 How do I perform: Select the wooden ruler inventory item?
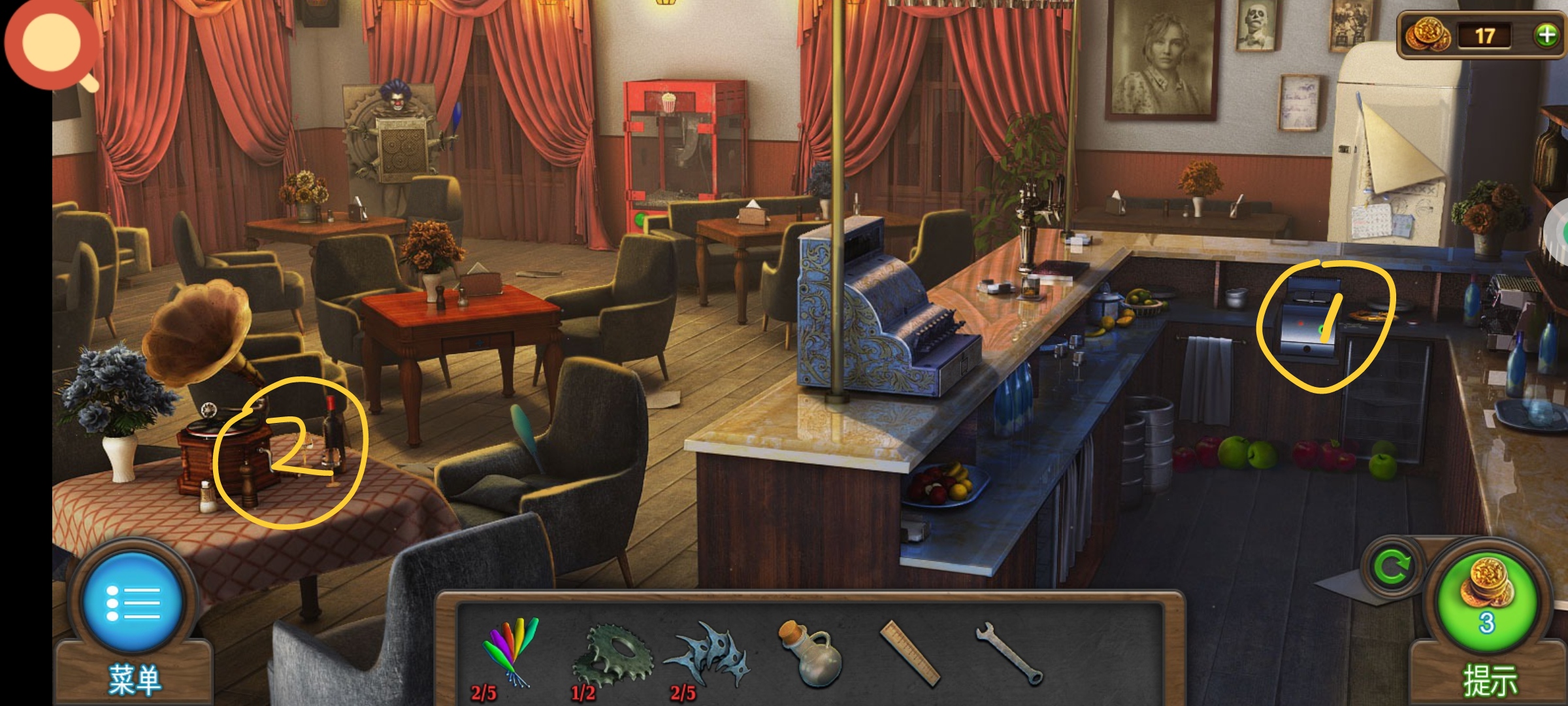tap(910, 654)
